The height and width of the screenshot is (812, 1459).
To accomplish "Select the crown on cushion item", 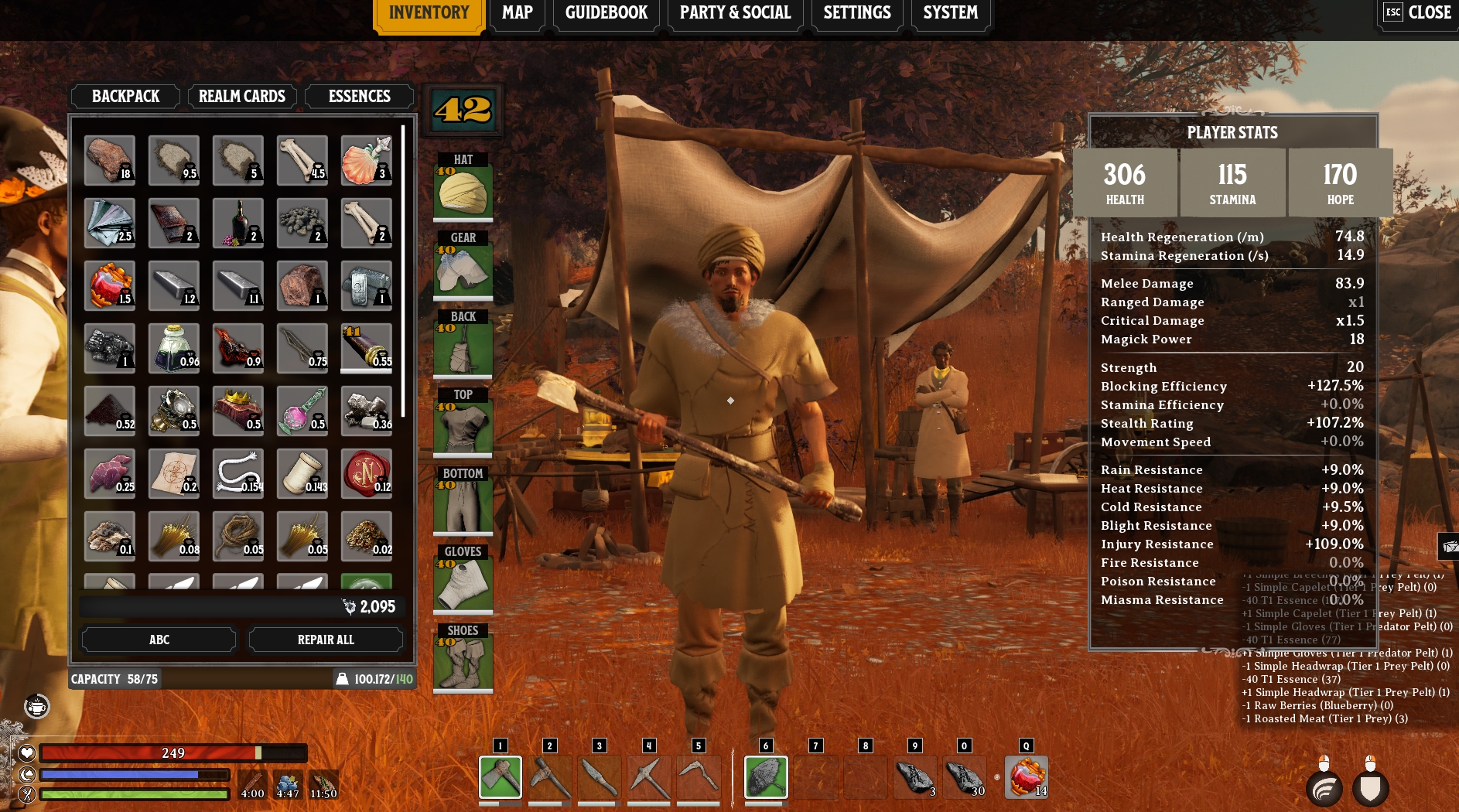I will pos(237,411).
